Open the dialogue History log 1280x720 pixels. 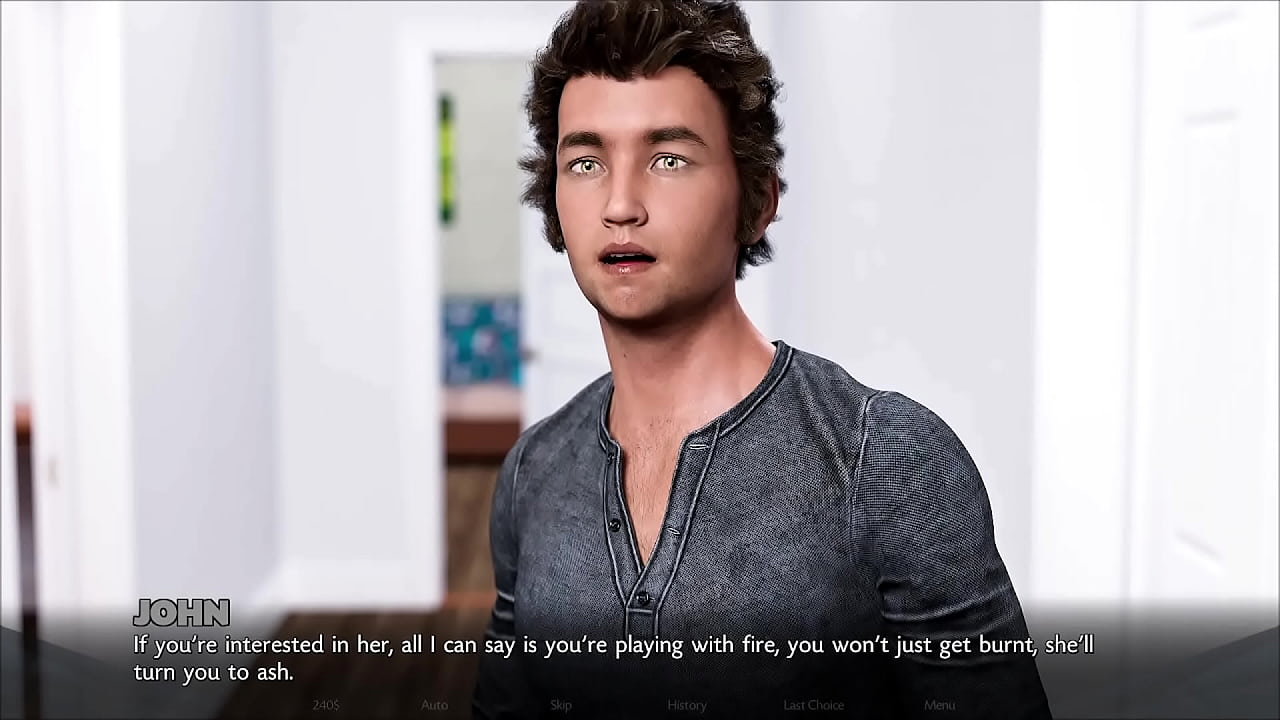tap(687, 705)
